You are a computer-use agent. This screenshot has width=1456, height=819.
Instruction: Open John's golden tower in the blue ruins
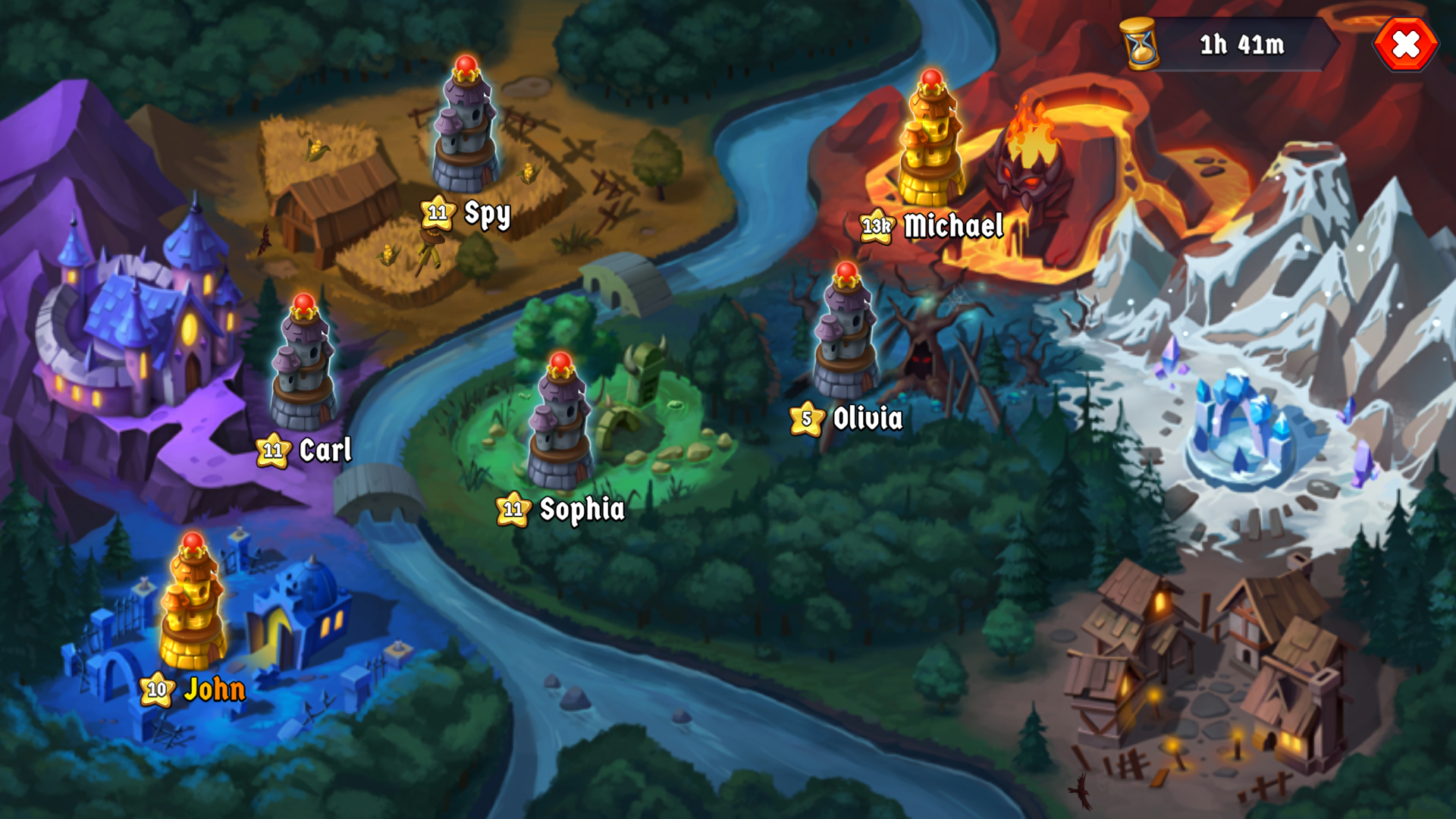point(192,607)
